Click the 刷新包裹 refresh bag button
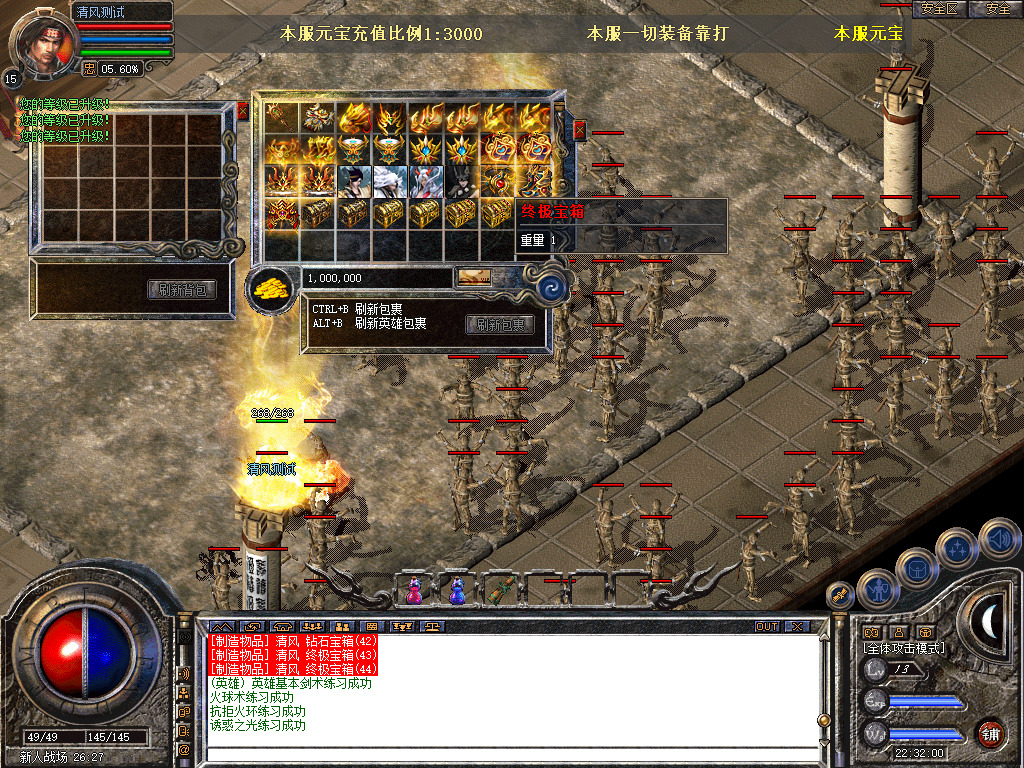 pos(500,324)
